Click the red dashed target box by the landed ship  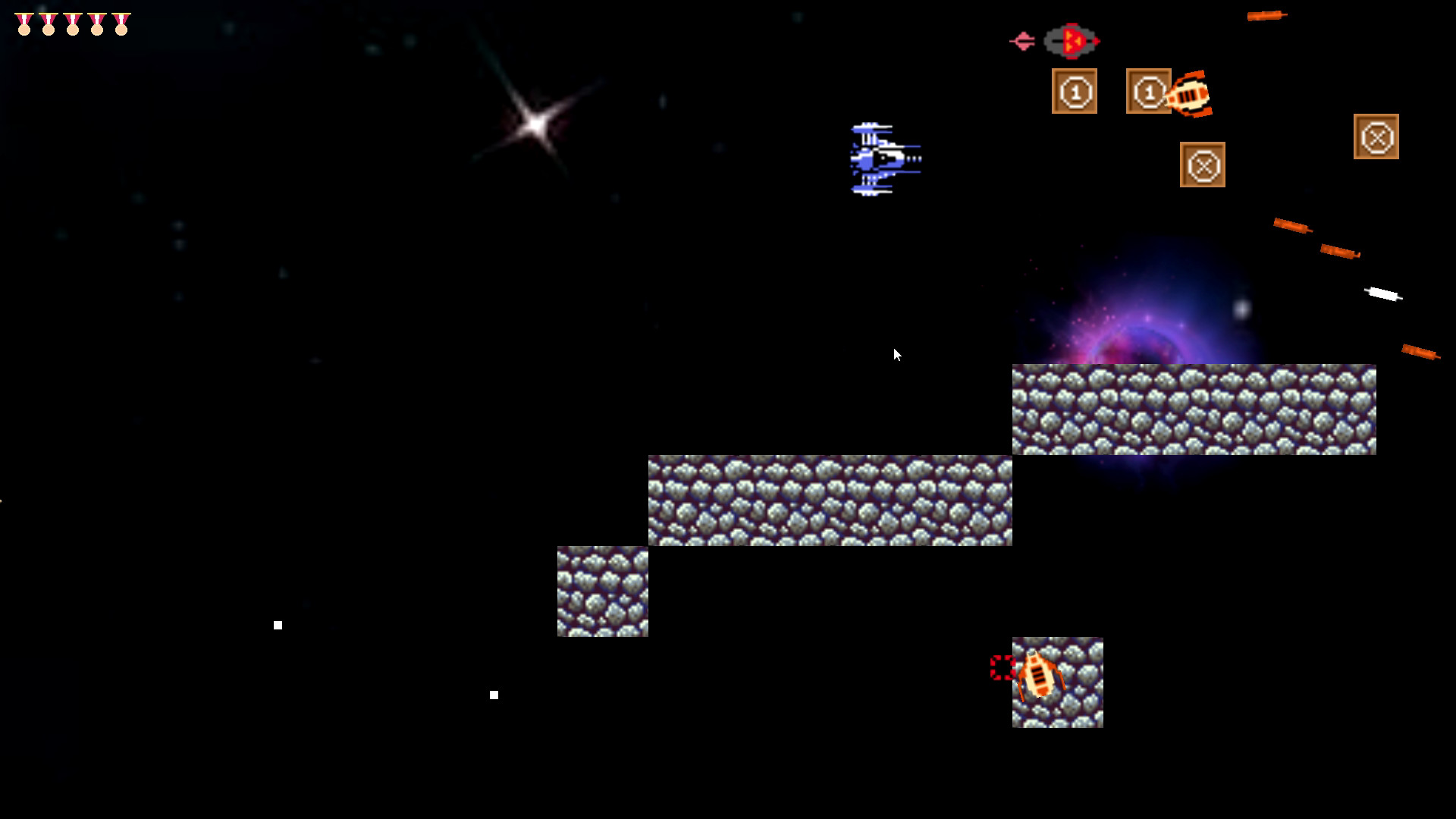(x=1003, y=669)
